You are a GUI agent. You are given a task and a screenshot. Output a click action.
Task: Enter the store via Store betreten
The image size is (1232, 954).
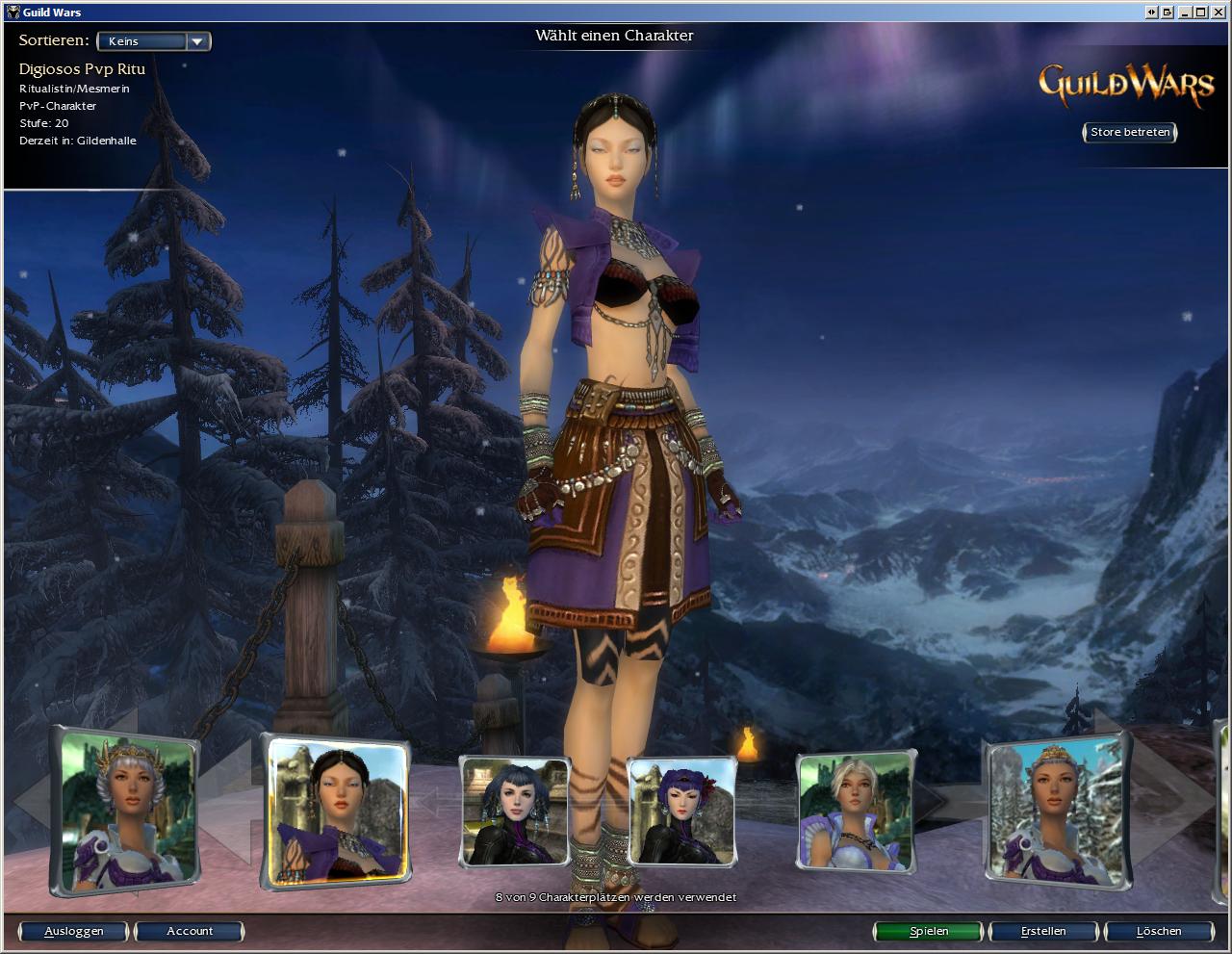click(1129, 132)
